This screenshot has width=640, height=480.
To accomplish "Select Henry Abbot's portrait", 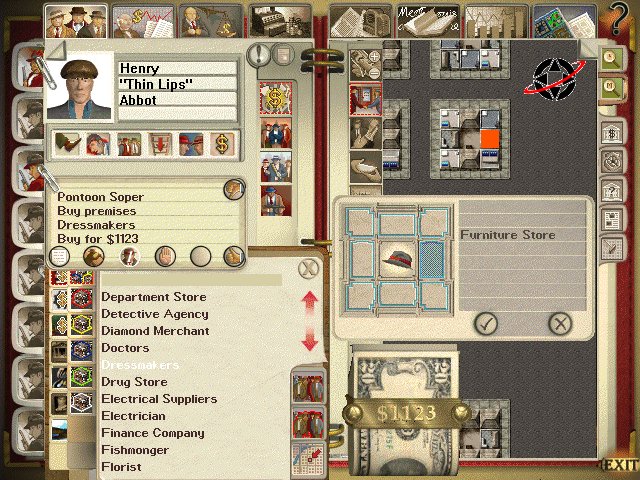I will pyautogui.click(x=80, y=88).
